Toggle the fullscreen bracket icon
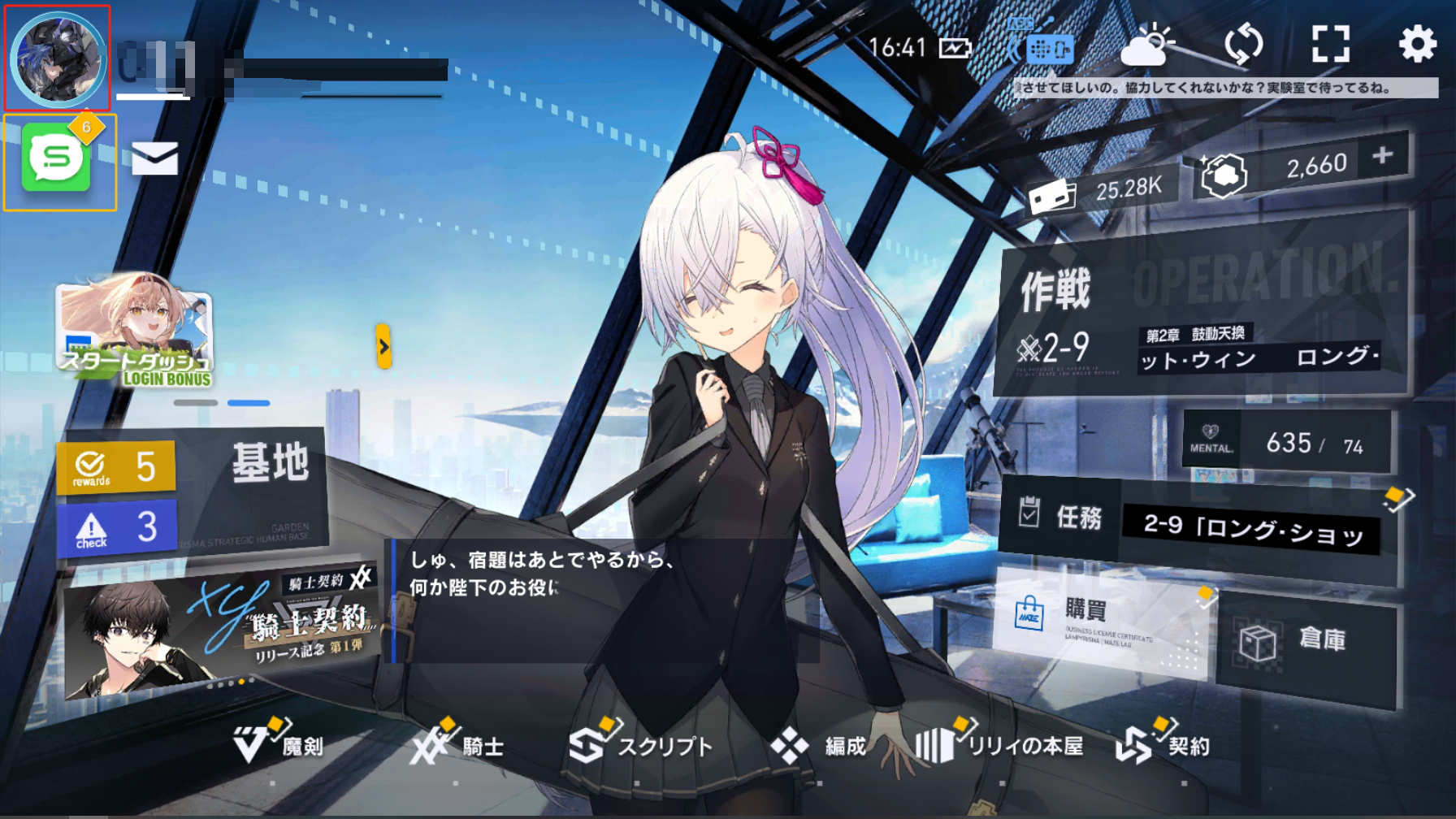Viewport: 1456px width, 819px height. pos(1331,44)
